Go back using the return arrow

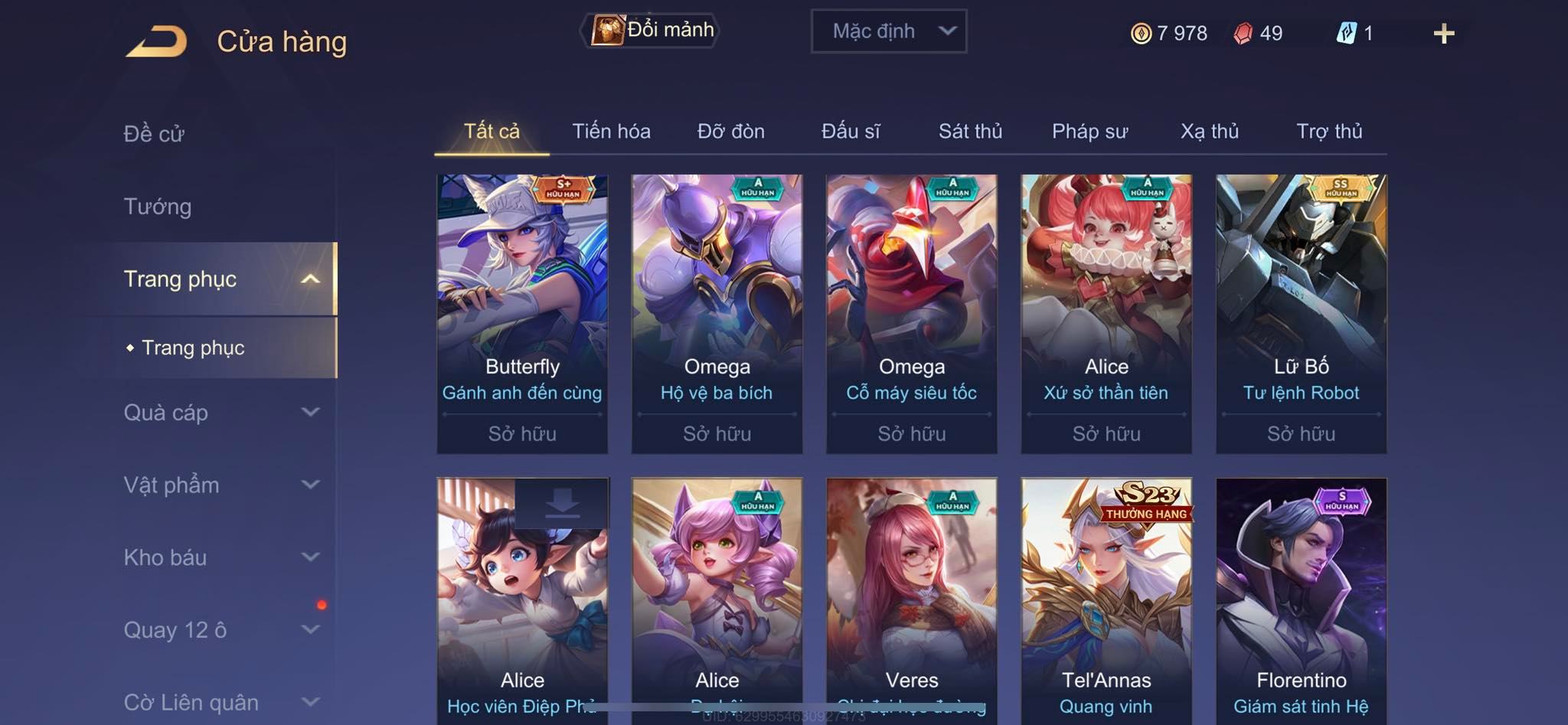157,41
